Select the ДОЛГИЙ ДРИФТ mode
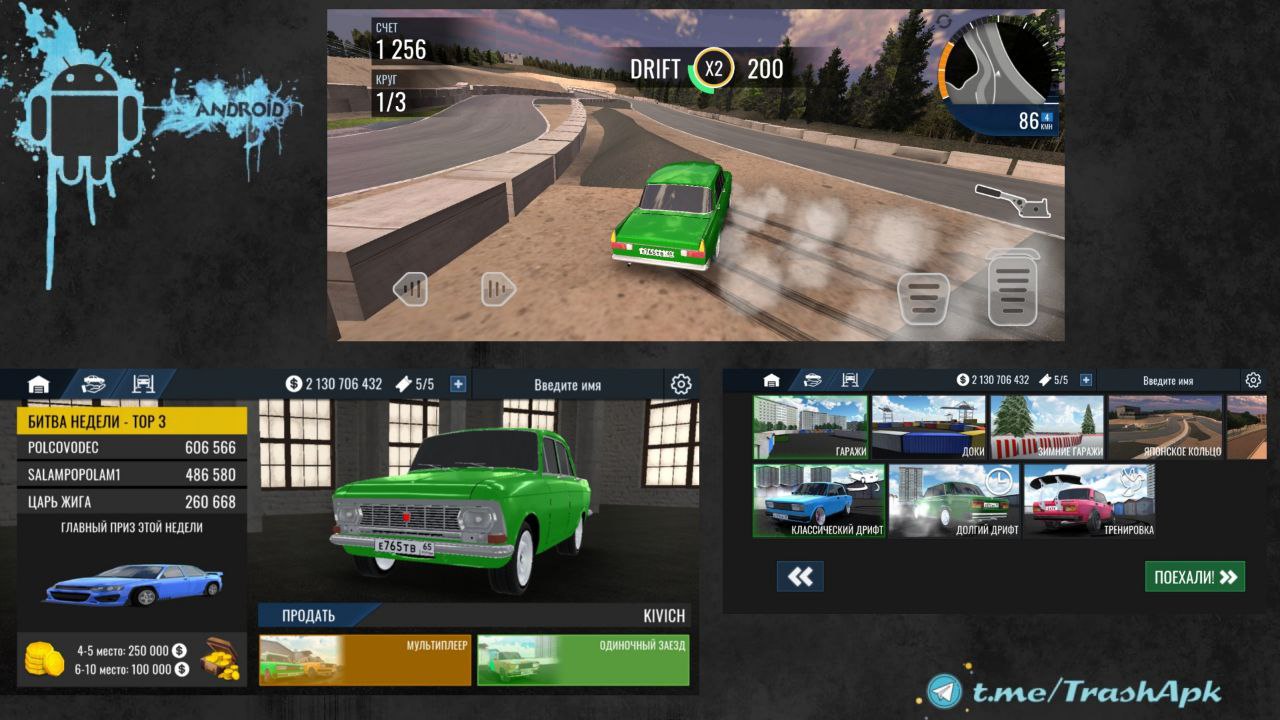The height and width of the screenshot is (720, 1280). 955,501
